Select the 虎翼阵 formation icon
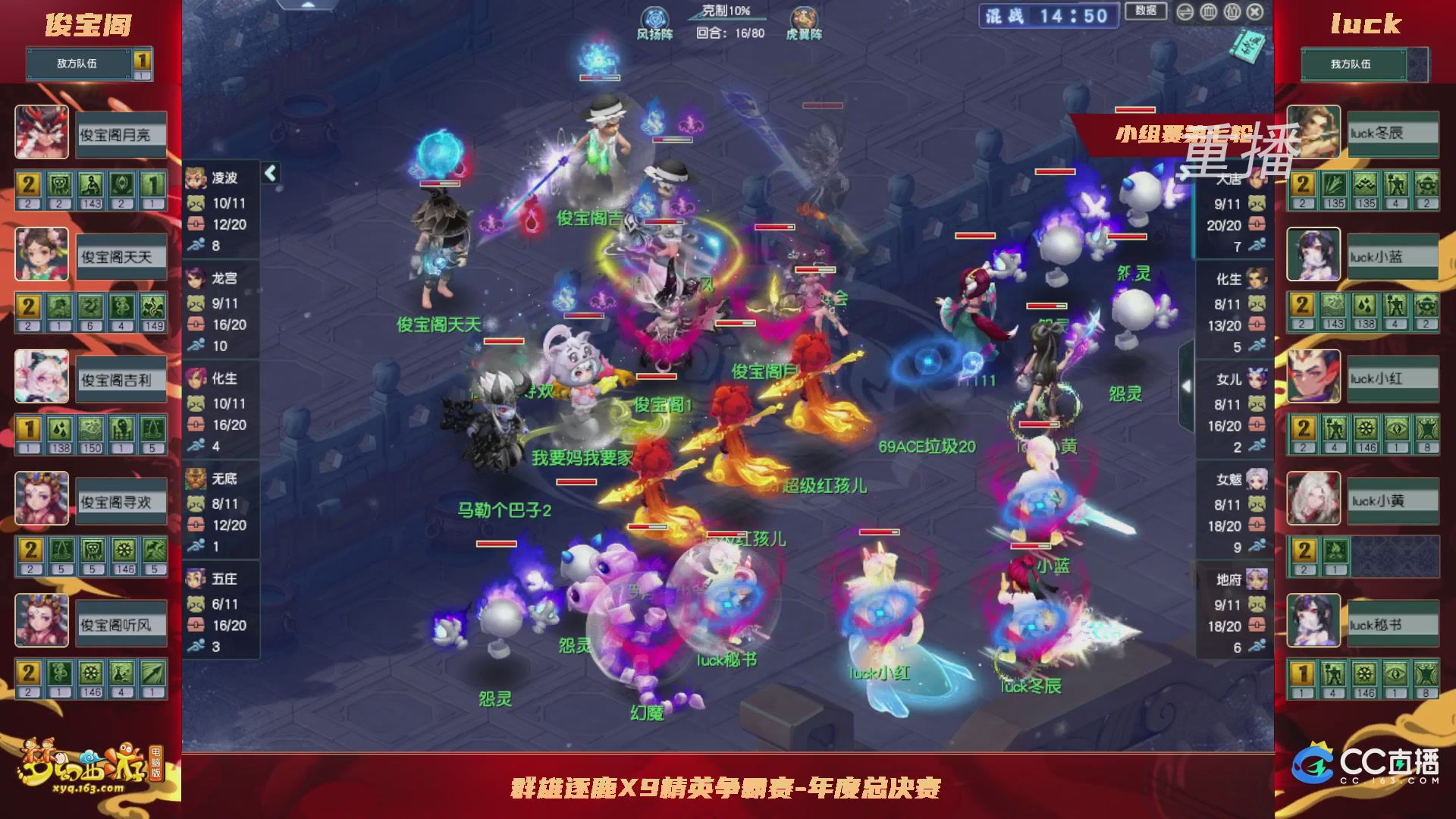The width and height of the screenshot is (1456, 819). coord(804,17)
